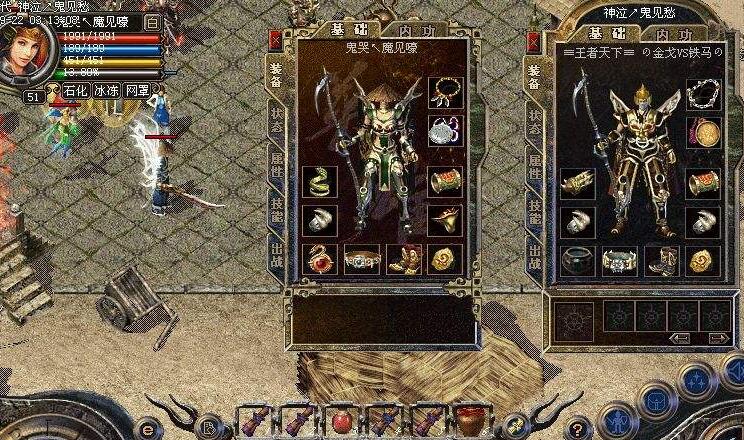Select the green snake bracelet slot

tap(320, 182)
